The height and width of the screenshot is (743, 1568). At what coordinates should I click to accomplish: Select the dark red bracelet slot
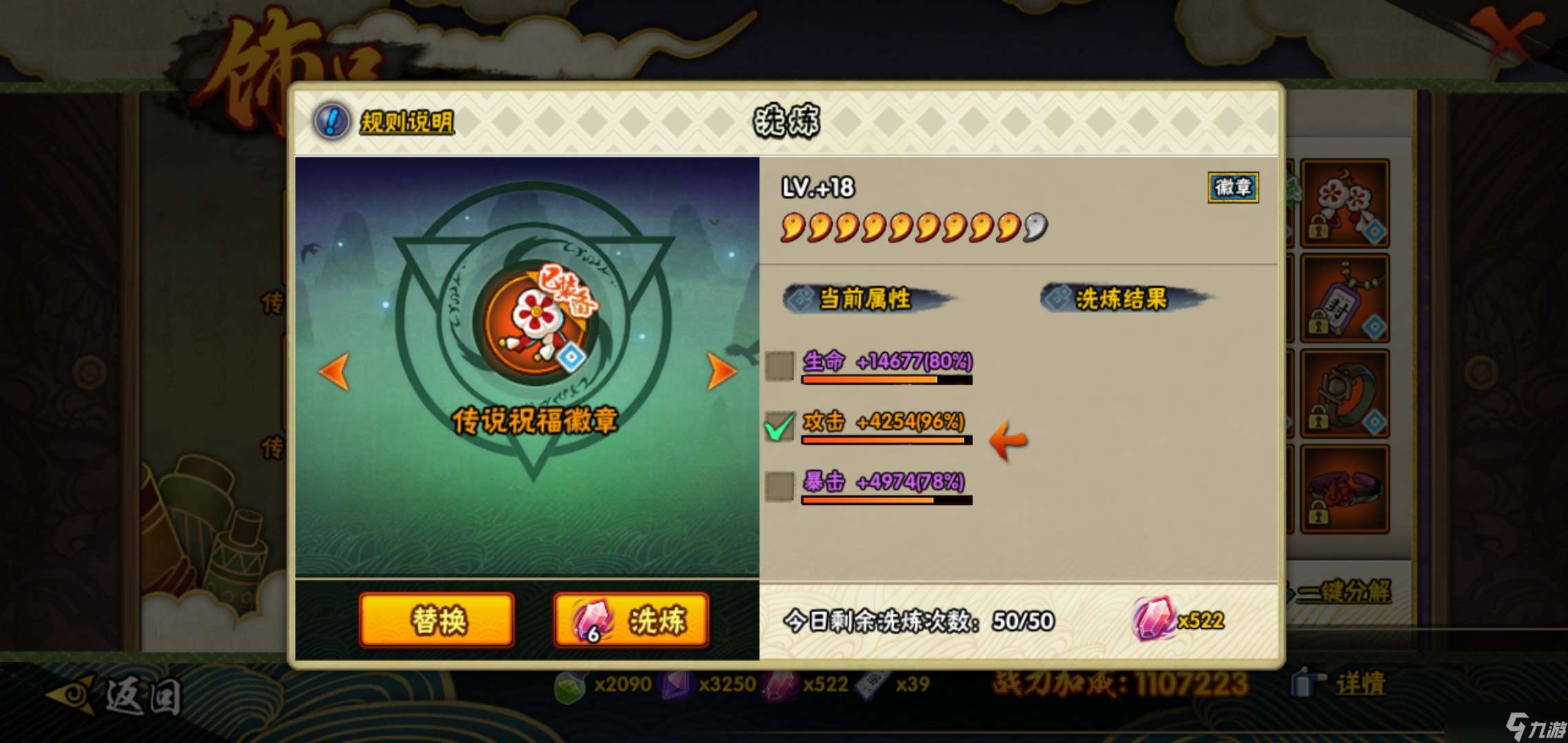[x=1344, y=488]
